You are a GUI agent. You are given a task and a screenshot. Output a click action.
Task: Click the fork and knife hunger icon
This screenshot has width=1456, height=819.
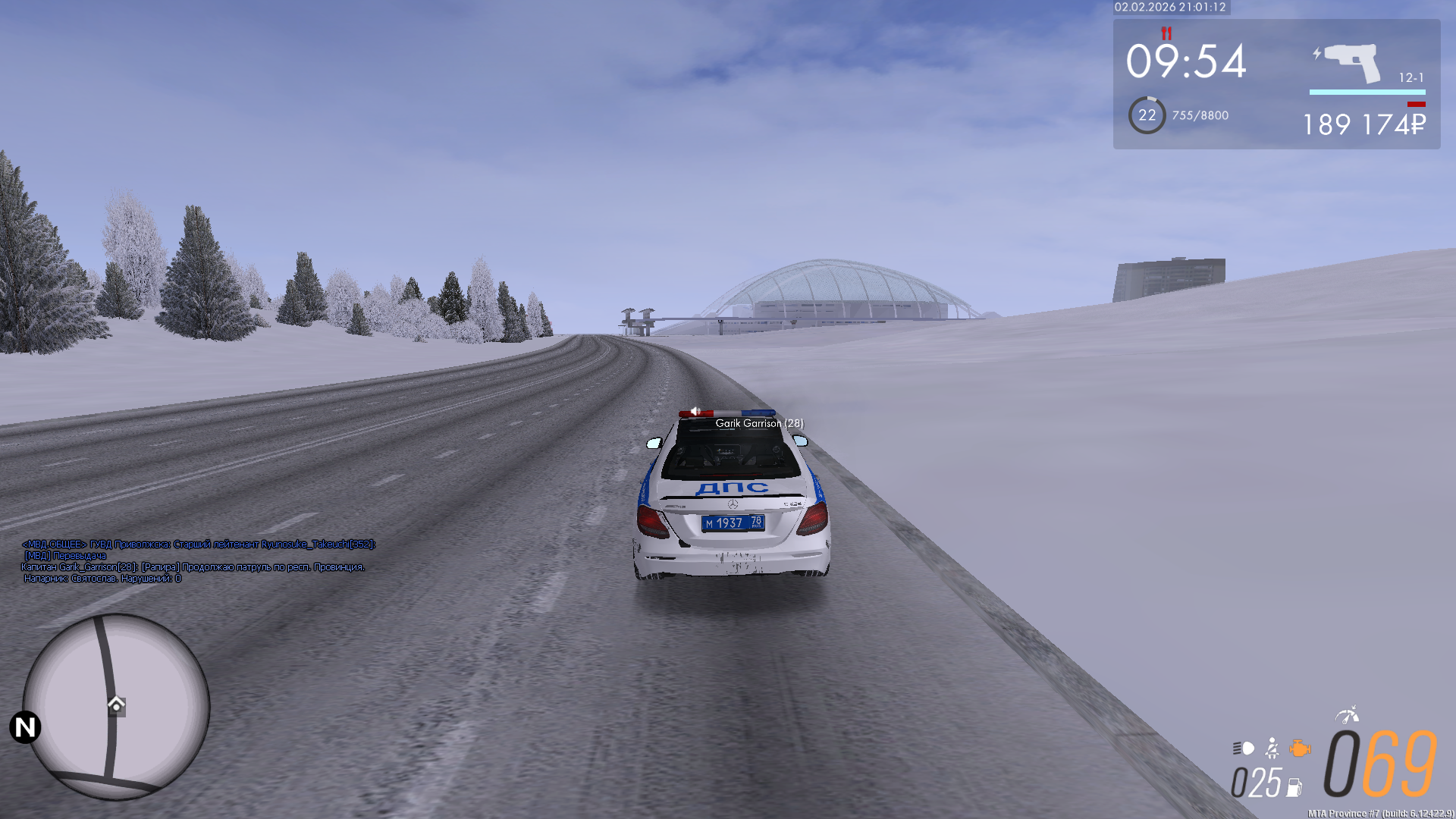1166,33
